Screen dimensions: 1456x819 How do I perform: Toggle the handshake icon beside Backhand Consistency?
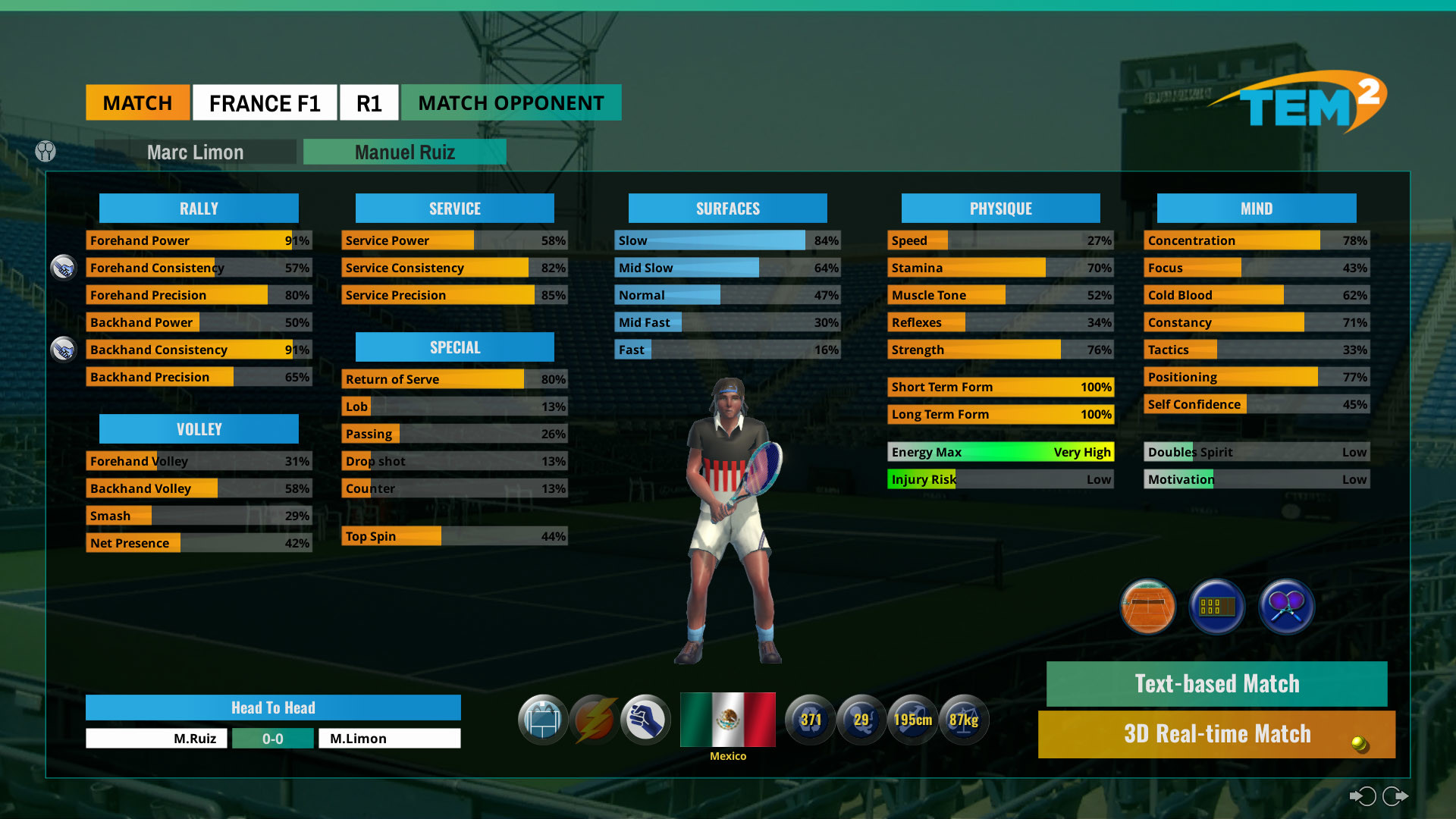64,350
